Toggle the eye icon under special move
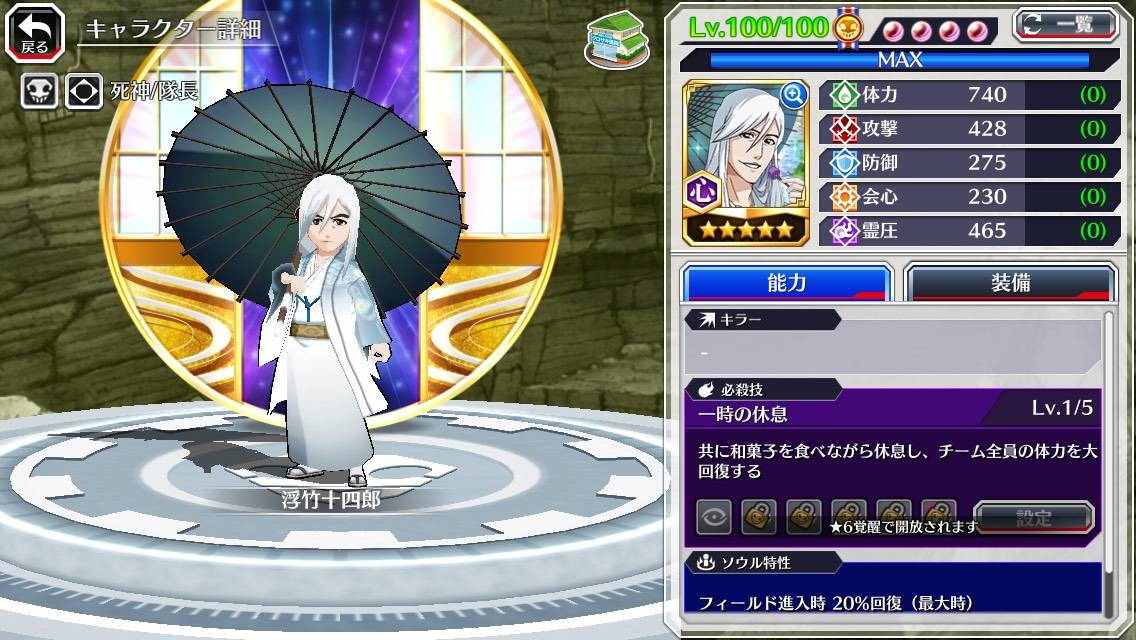The image size is (1136, 640). 714,518
